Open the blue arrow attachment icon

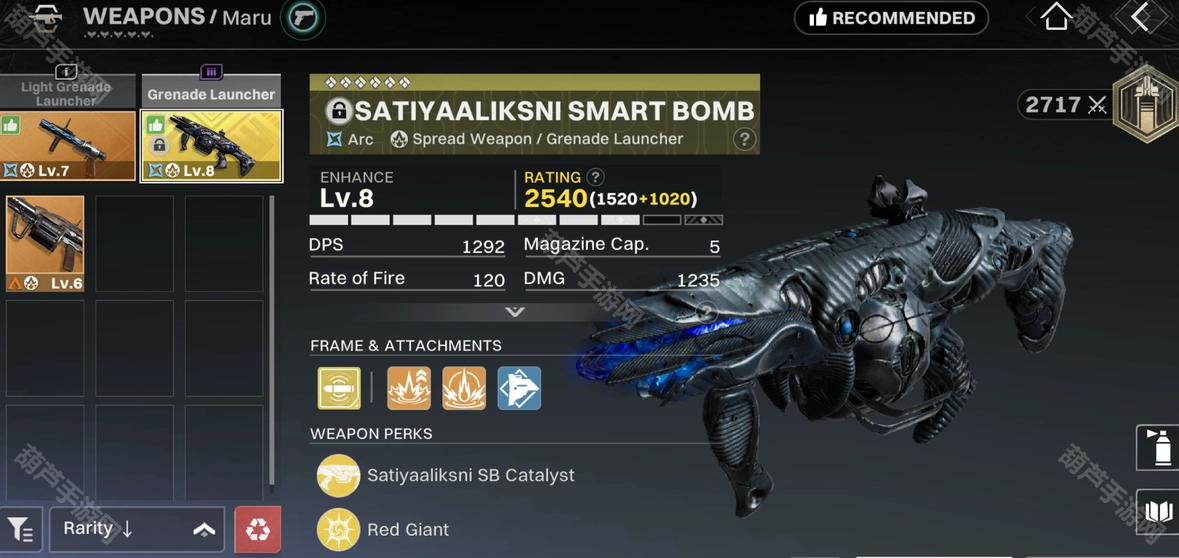[x=519, y=388]
